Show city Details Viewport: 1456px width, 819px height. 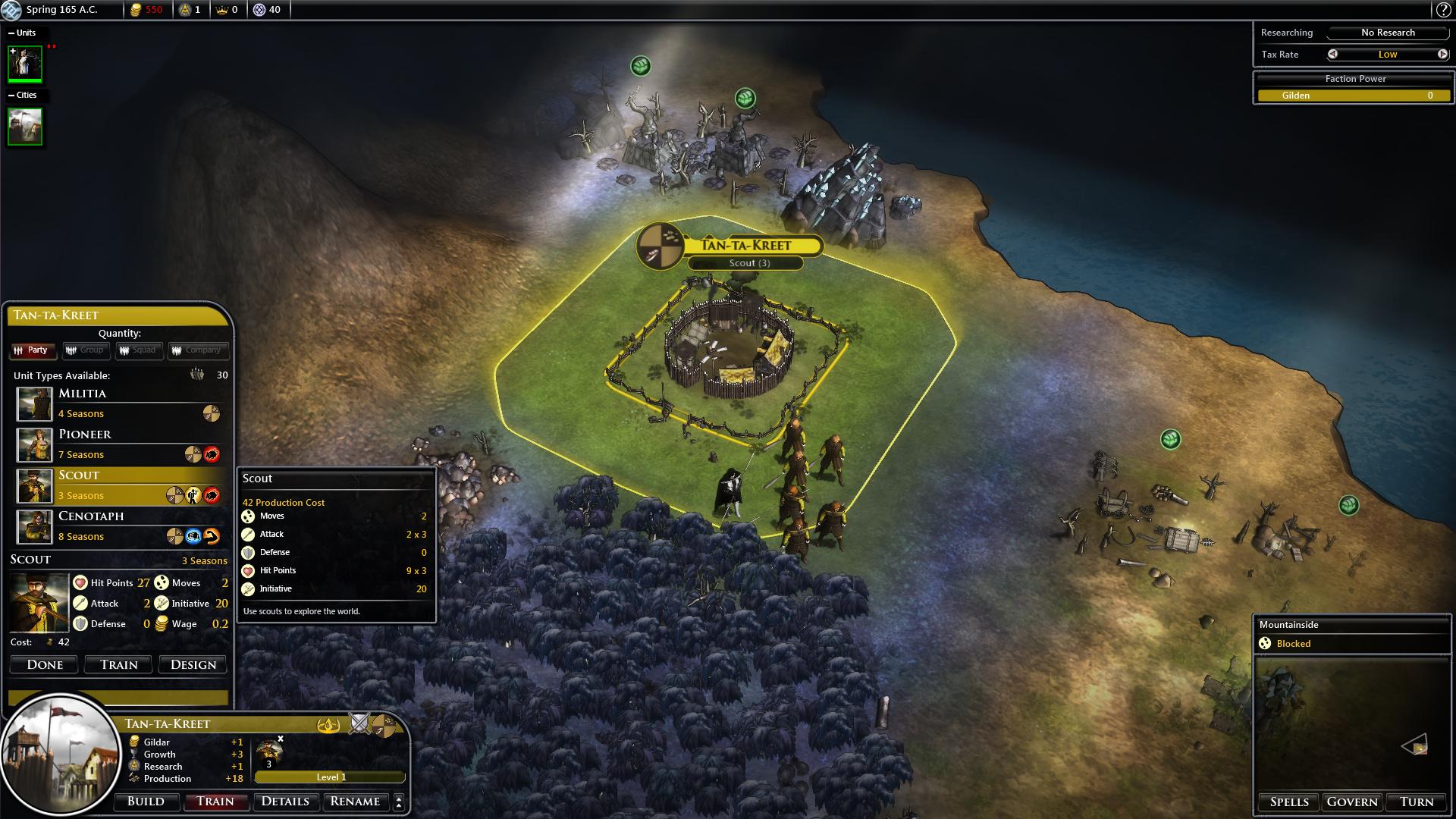point(285,802)
